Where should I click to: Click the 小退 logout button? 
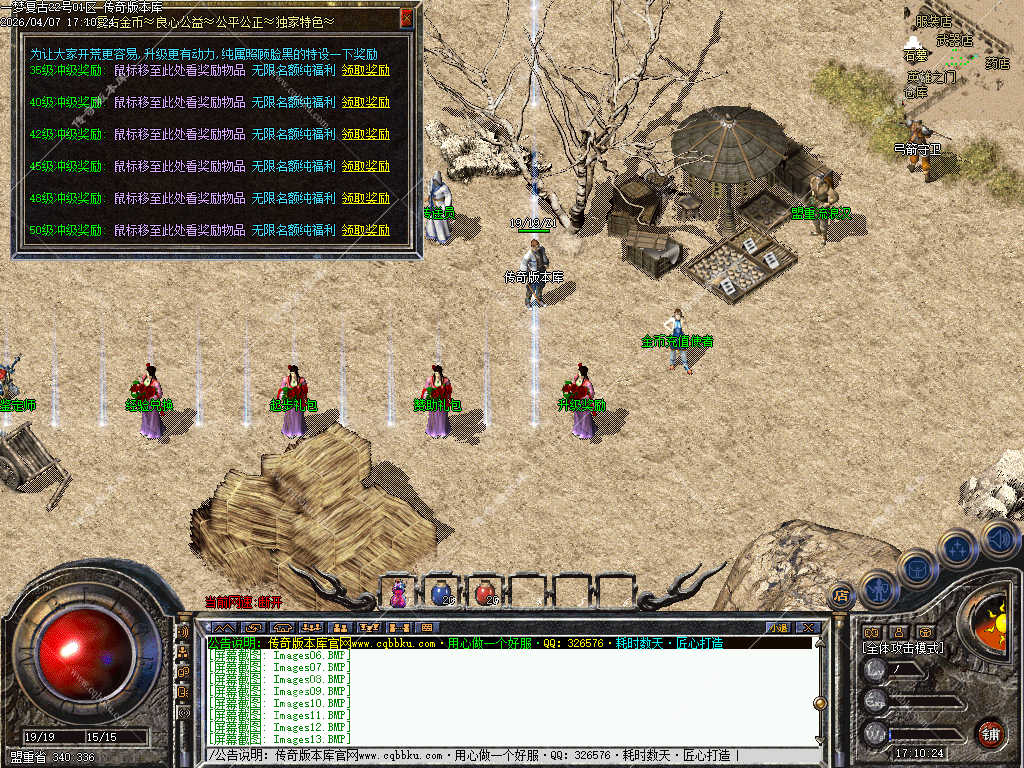(x=777, y=627)
